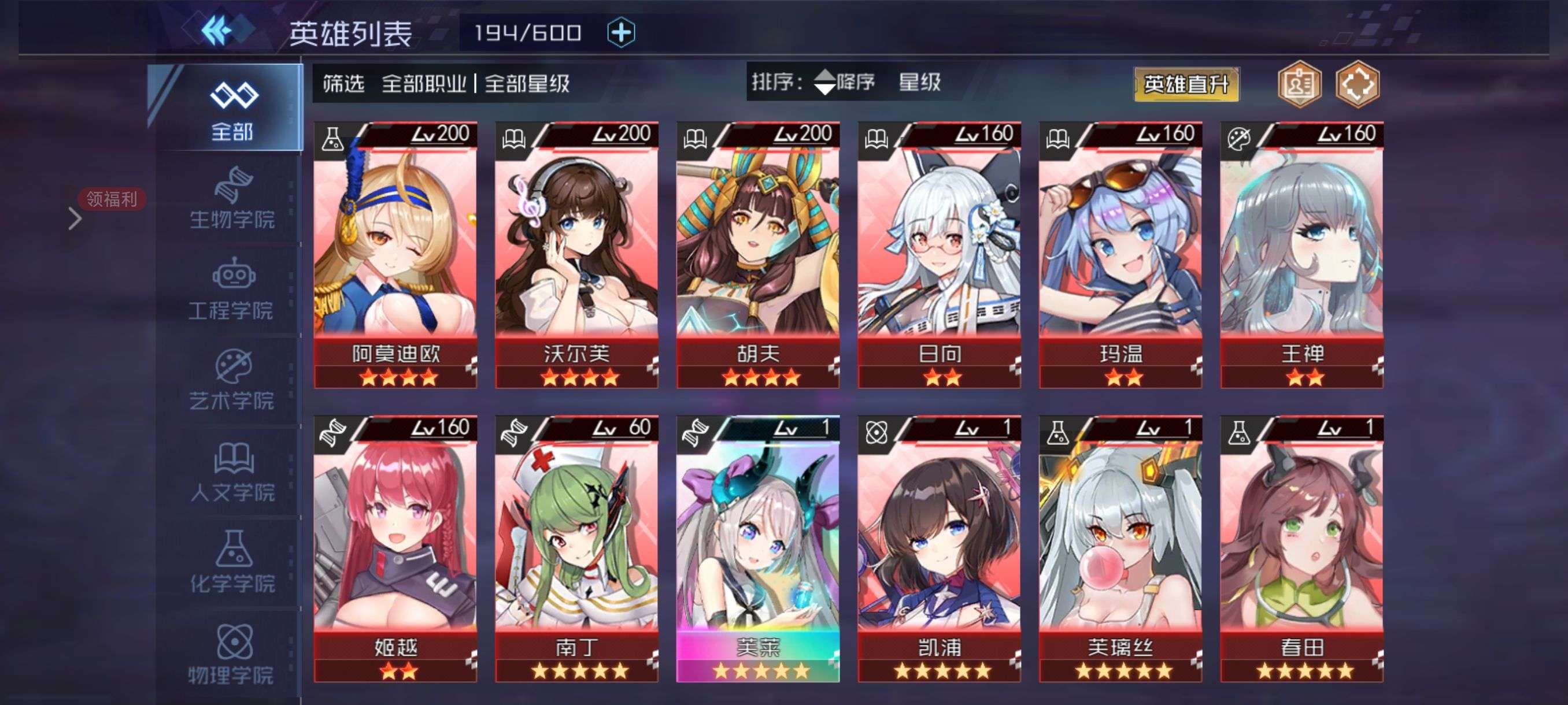
Task: Click the orange hexagon frame icon
Action: pos(1358,84)
